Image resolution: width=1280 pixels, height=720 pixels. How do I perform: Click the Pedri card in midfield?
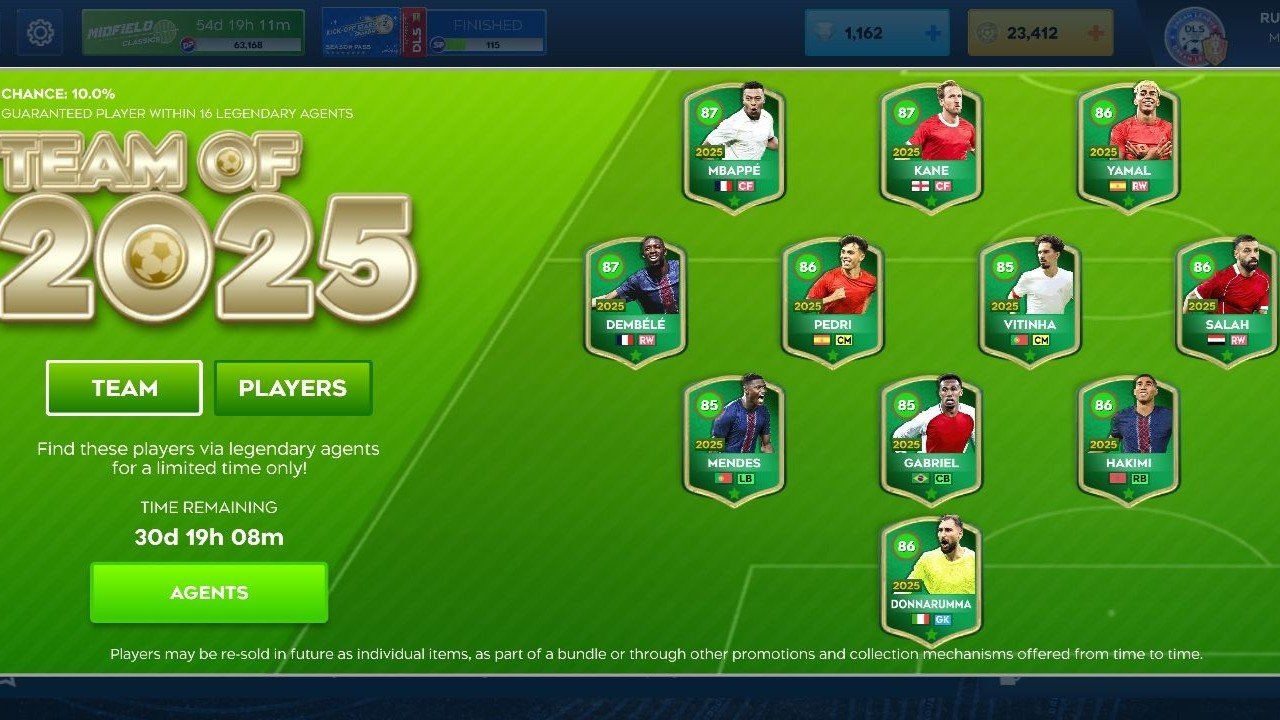click(x=833, y=295)
